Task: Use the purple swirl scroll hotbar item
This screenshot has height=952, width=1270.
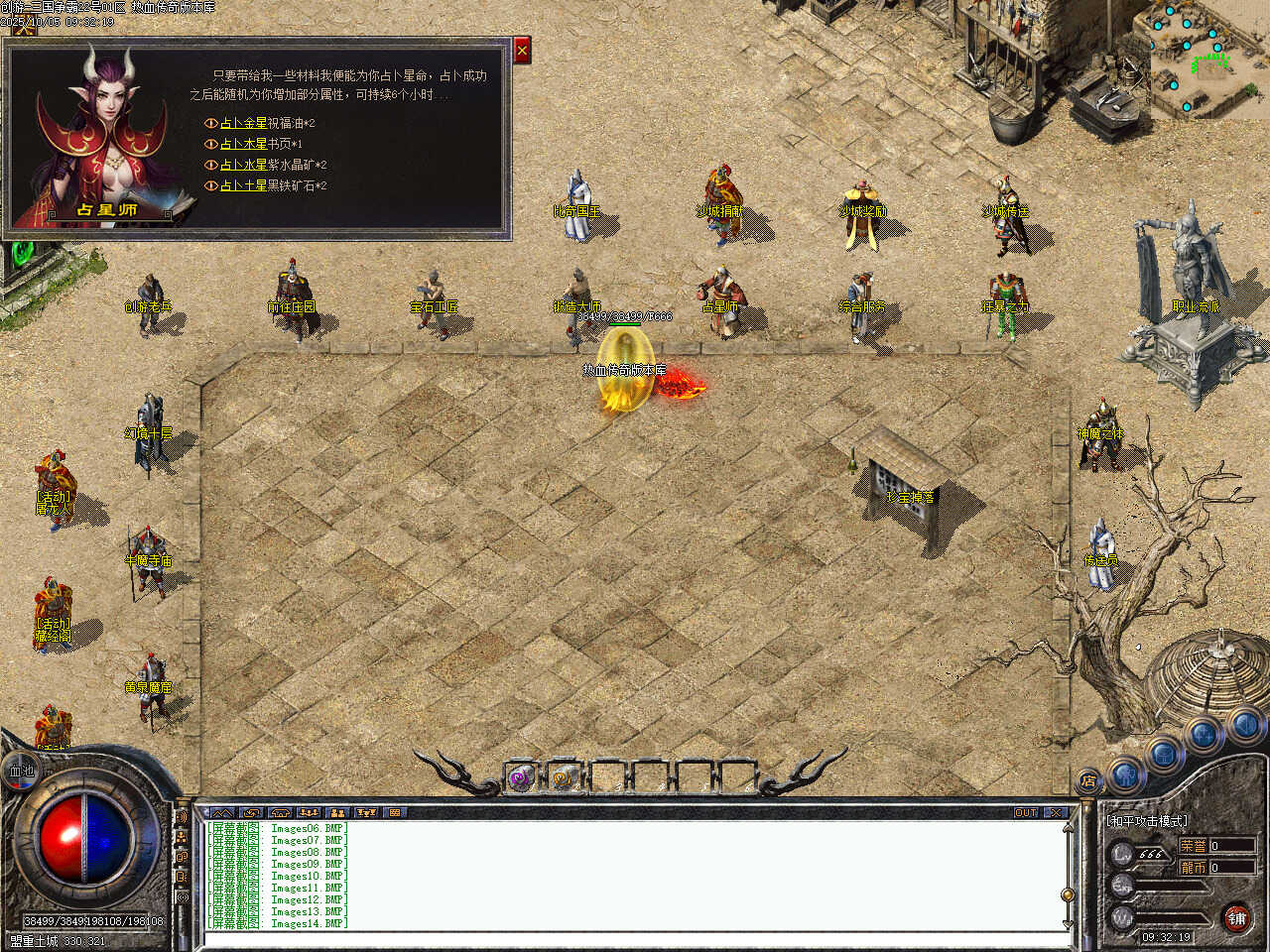Action: pyautogui.click(x=521, y=778)
